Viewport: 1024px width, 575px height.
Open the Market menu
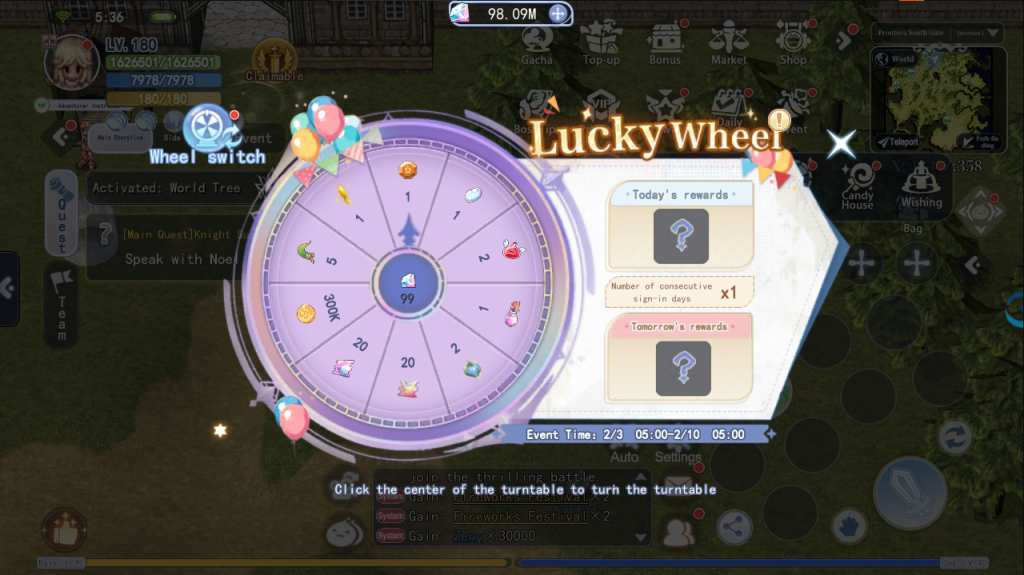click(728, 44)
